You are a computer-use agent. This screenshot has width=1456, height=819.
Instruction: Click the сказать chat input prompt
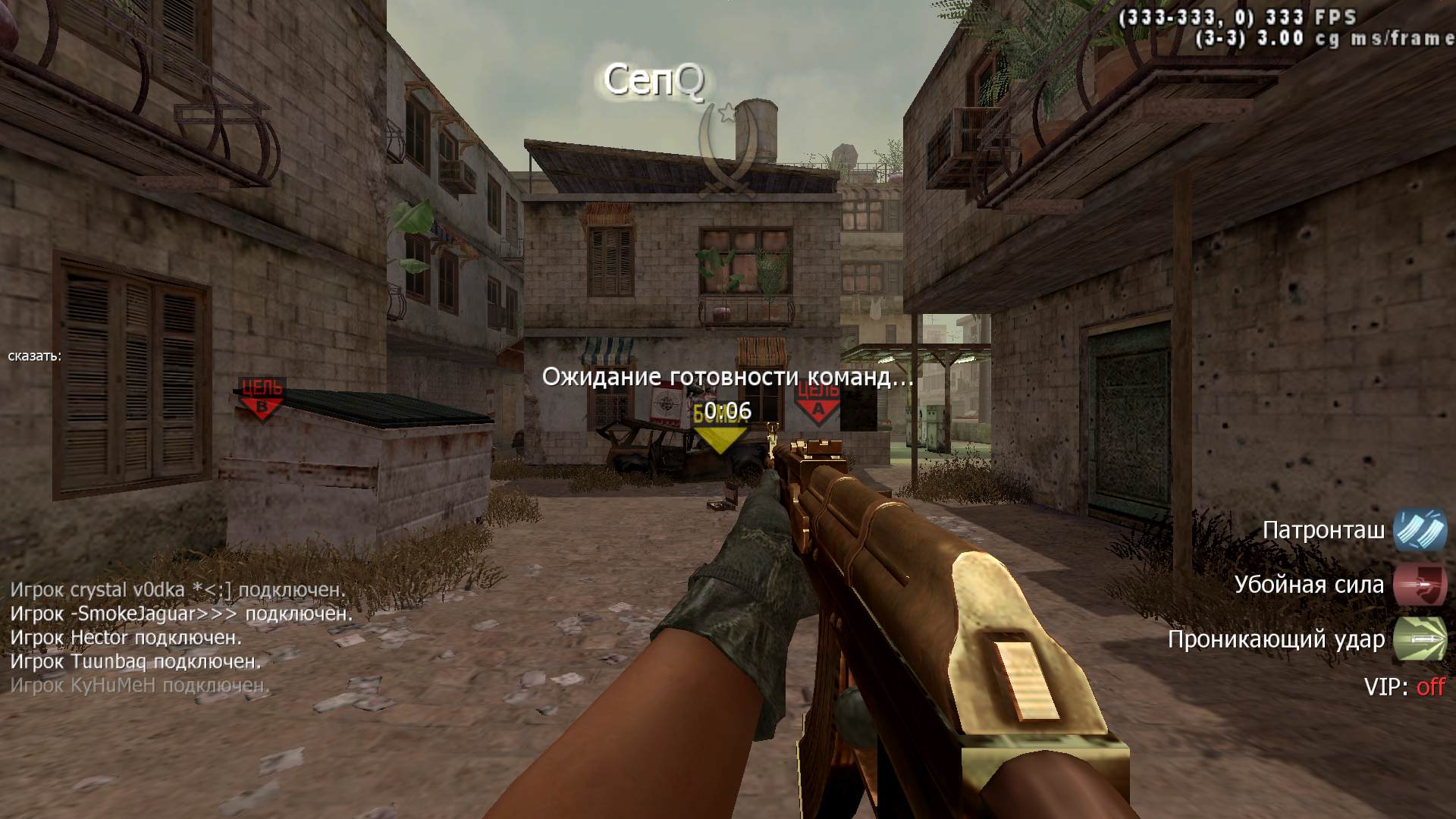(x=35, y=356)
